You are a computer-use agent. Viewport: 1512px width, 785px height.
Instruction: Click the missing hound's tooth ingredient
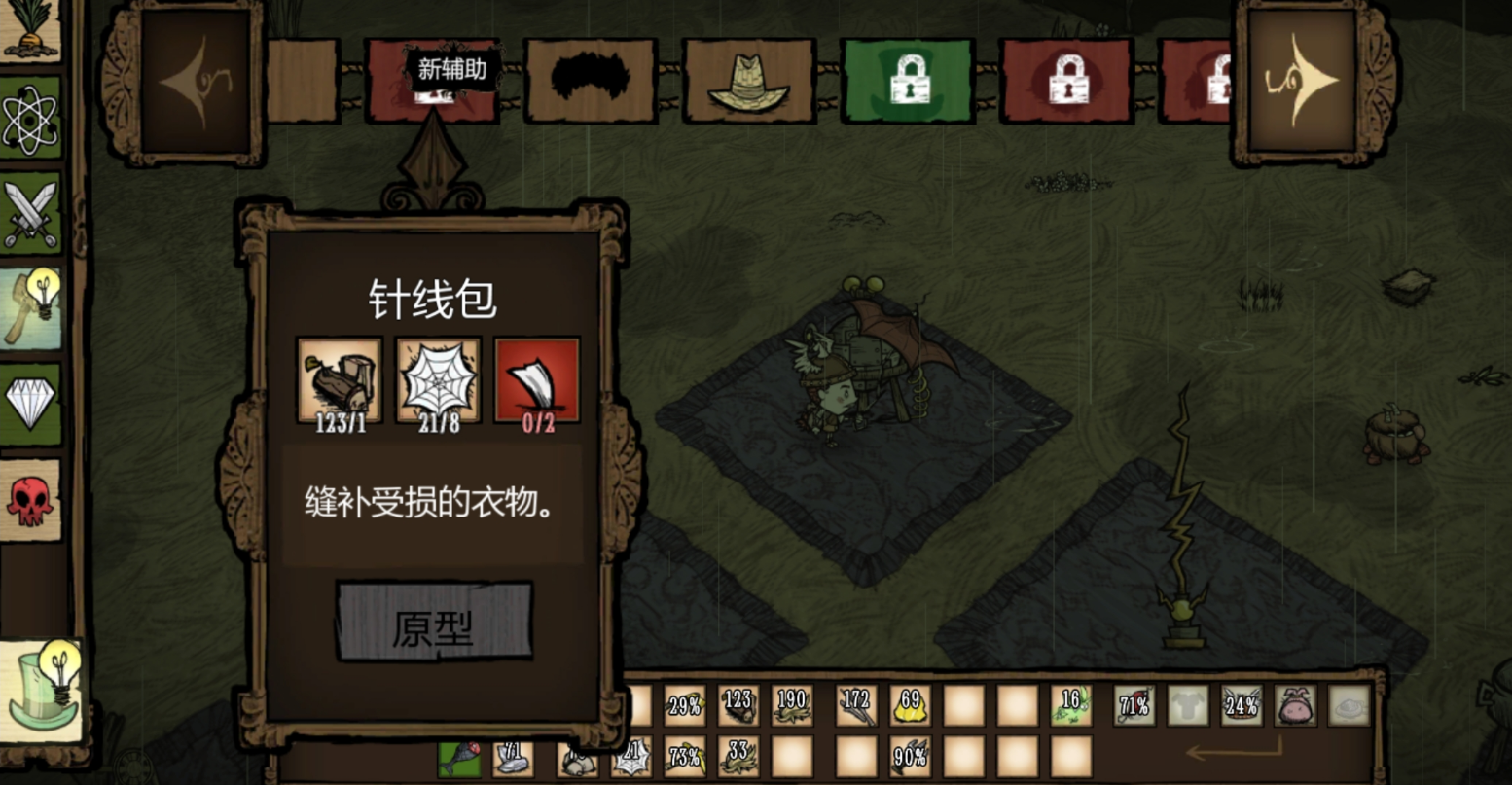coord(537,379)
